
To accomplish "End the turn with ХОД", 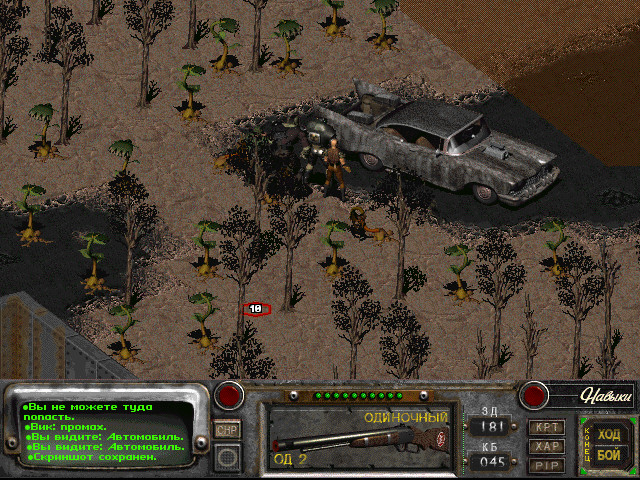I will (609, 435).
